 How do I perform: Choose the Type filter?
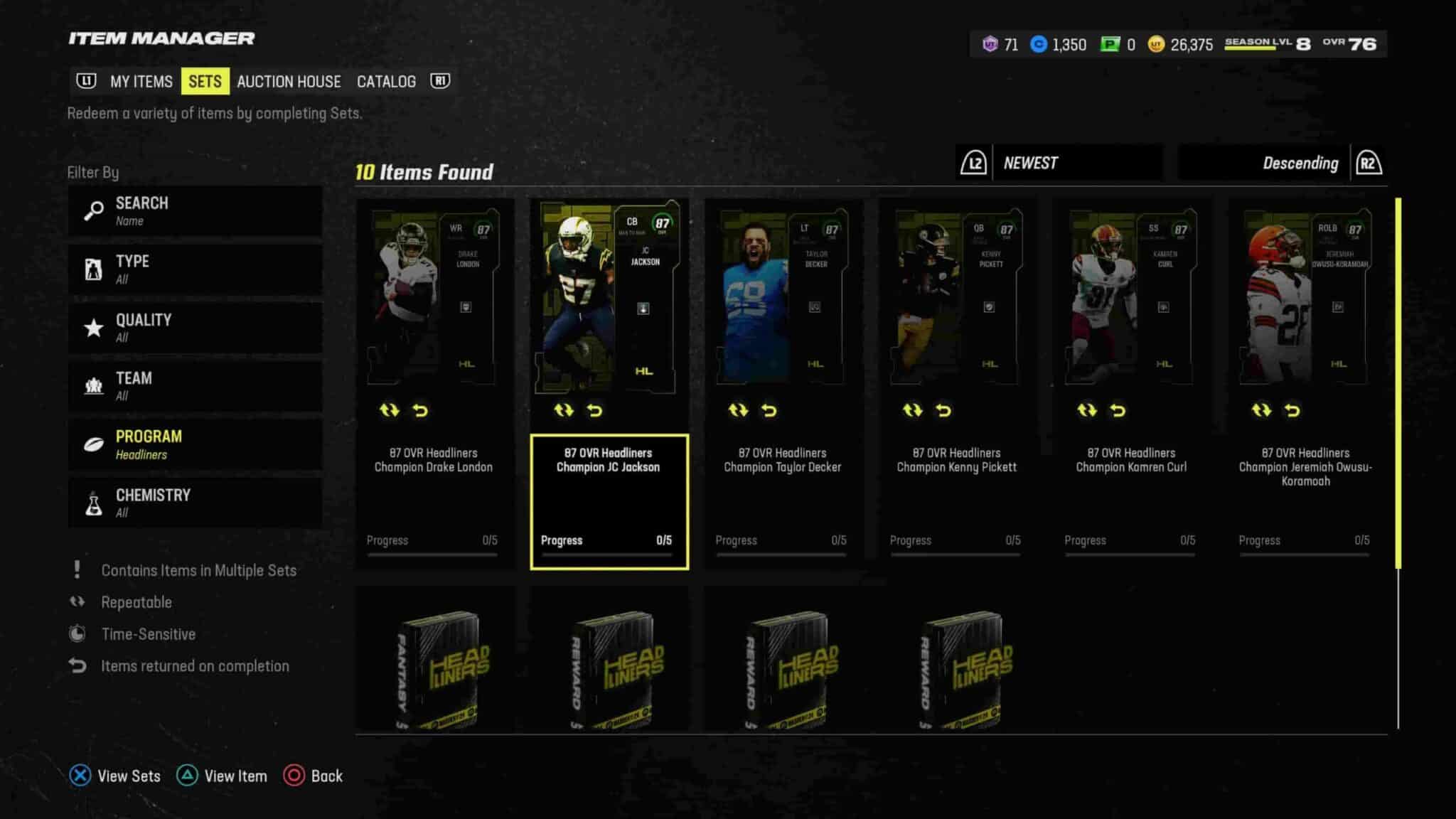195,269
